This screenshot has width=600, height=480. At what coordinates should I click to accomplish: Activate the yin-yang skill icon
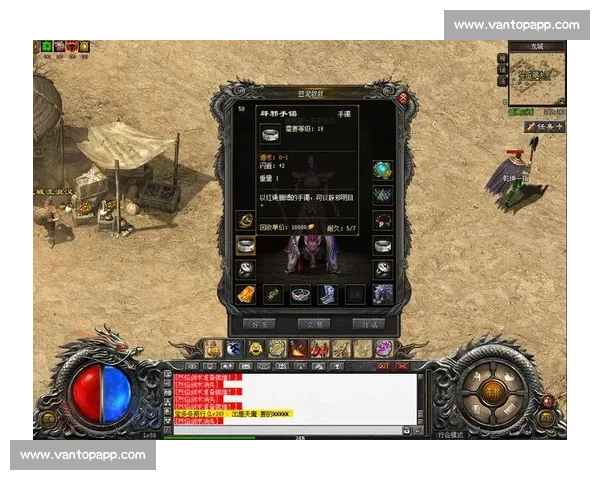(x=232, y=348)
